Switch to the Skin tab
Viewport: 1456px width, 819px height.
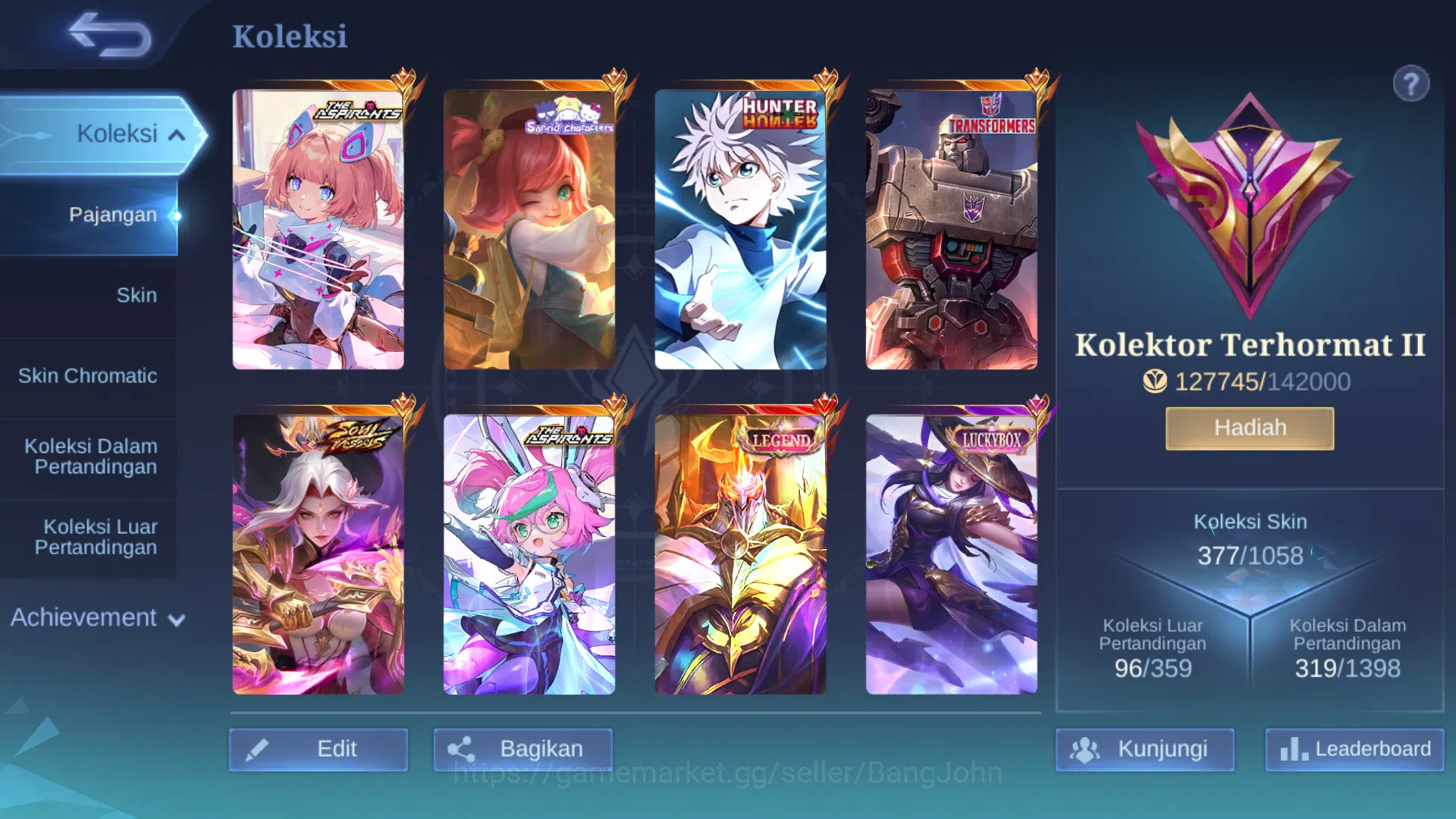click(136, 295)
